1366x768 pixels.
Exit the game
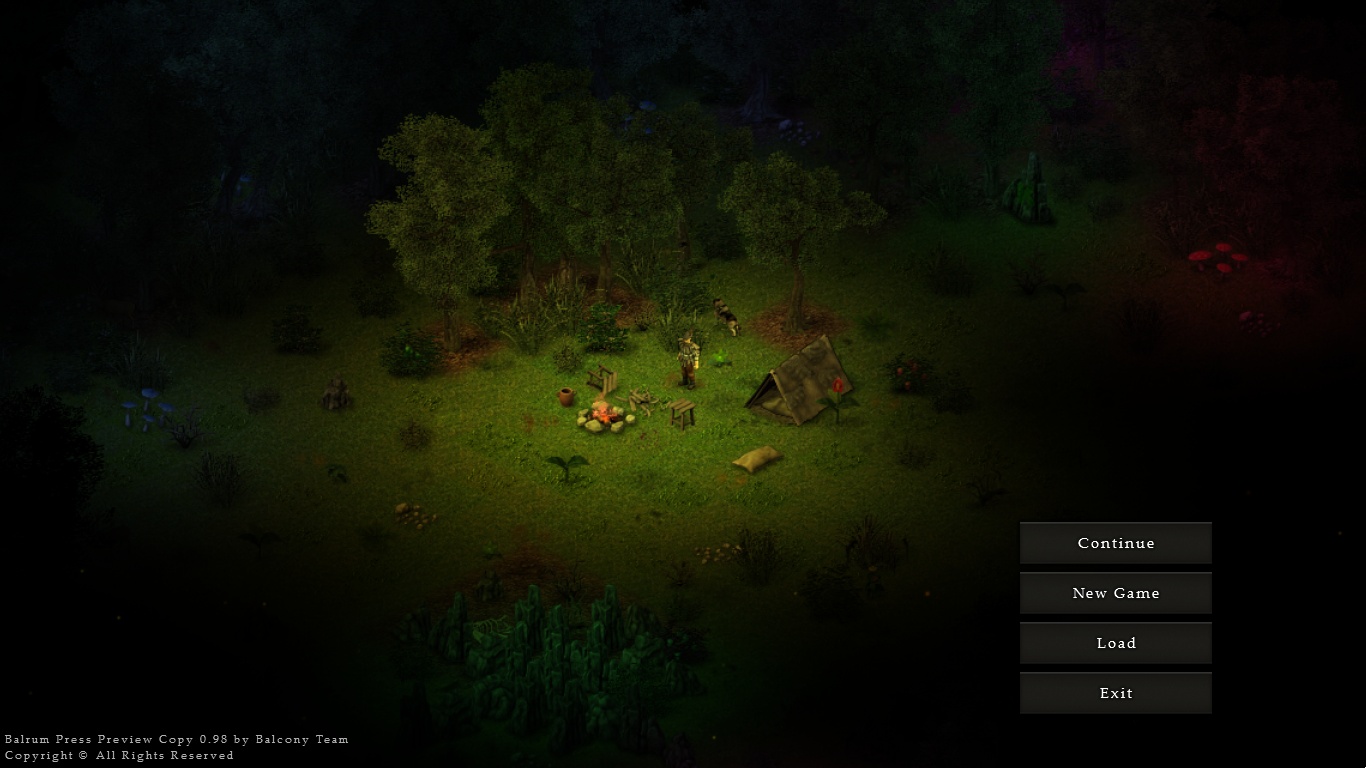click(1115, 693)
